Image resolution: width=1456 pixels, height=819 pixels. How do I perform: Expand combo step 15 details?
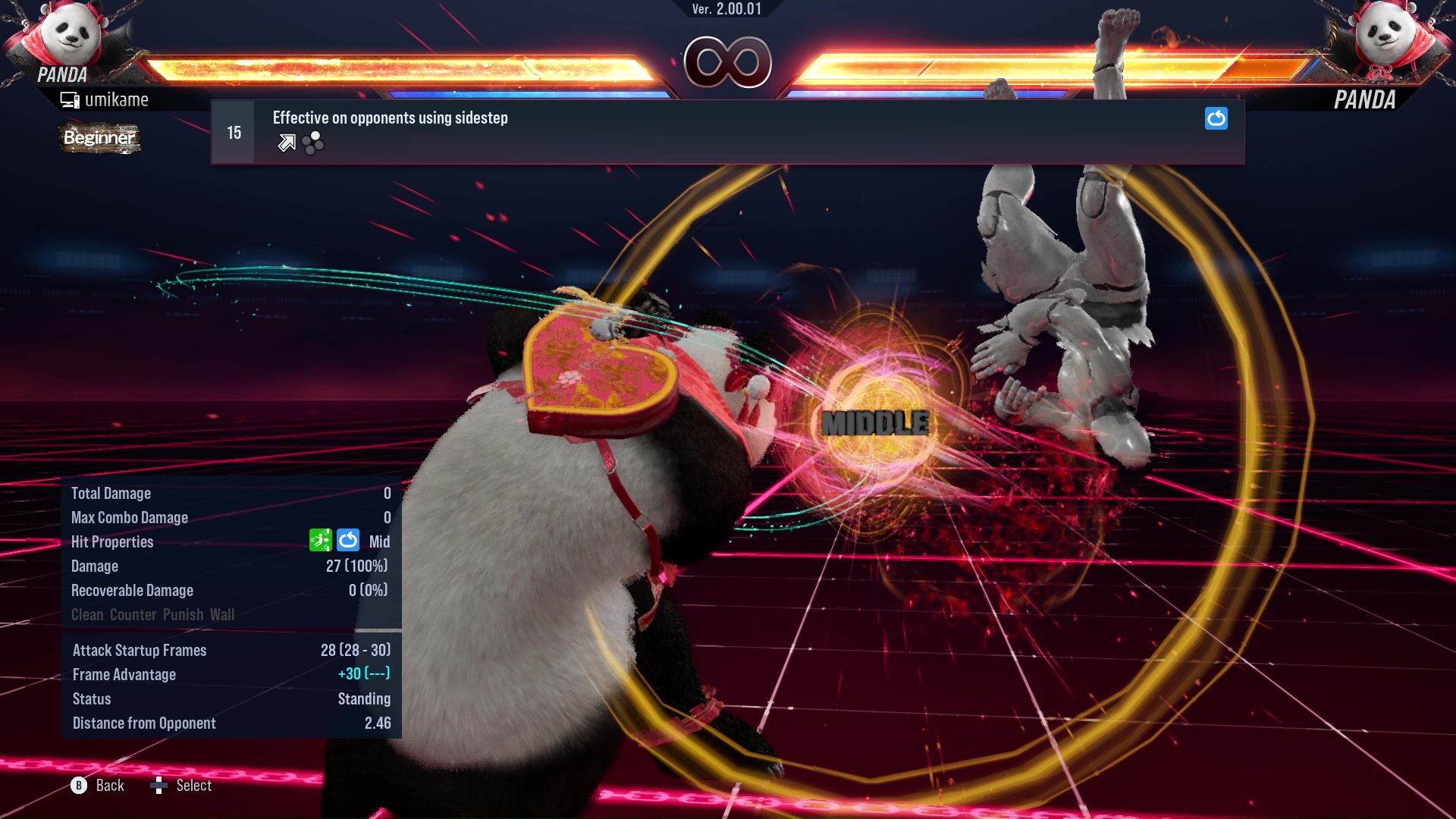233,131
